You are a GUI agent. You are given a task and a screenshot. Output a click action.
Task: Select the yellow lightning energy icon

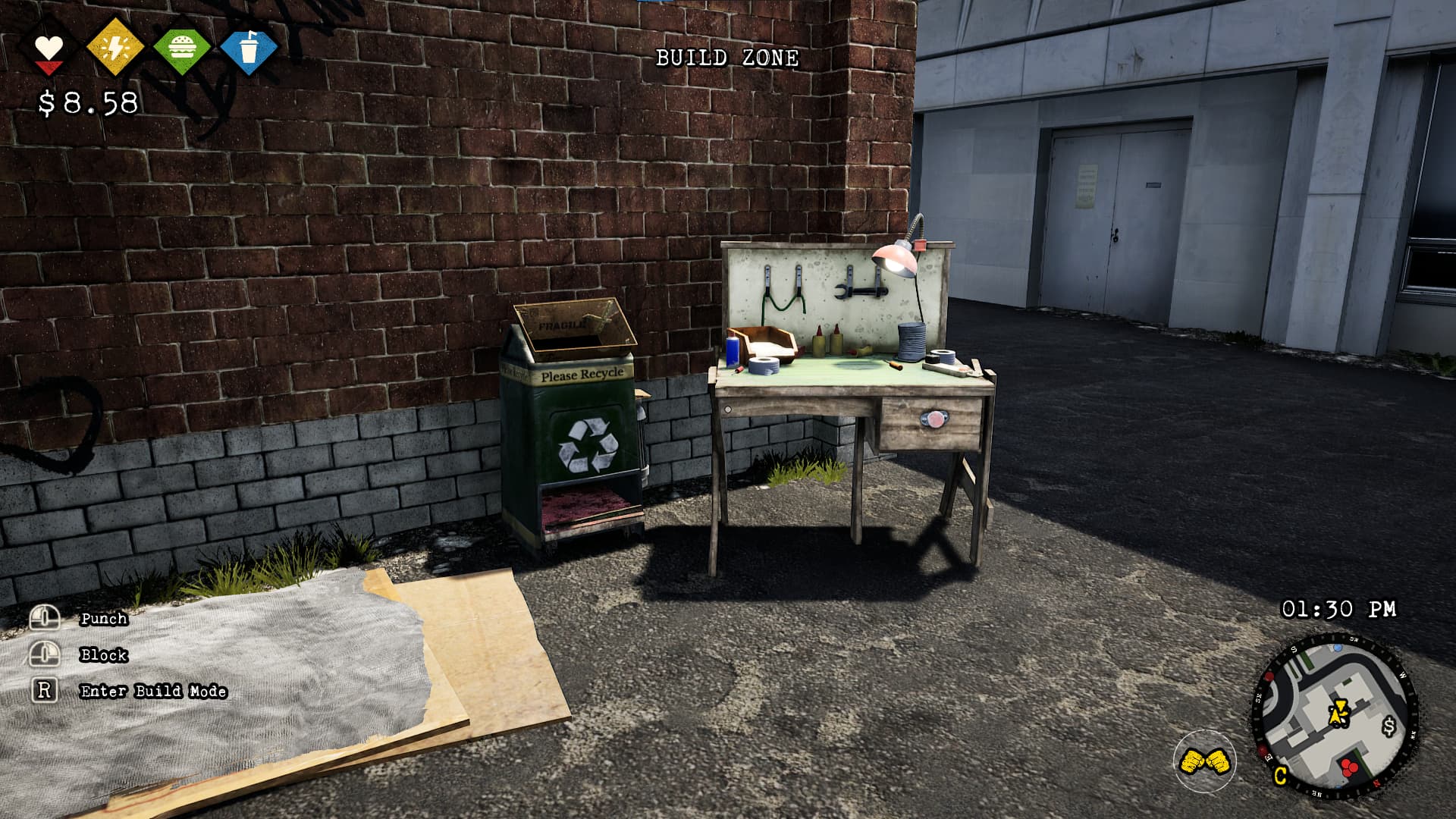coord(115,49)
